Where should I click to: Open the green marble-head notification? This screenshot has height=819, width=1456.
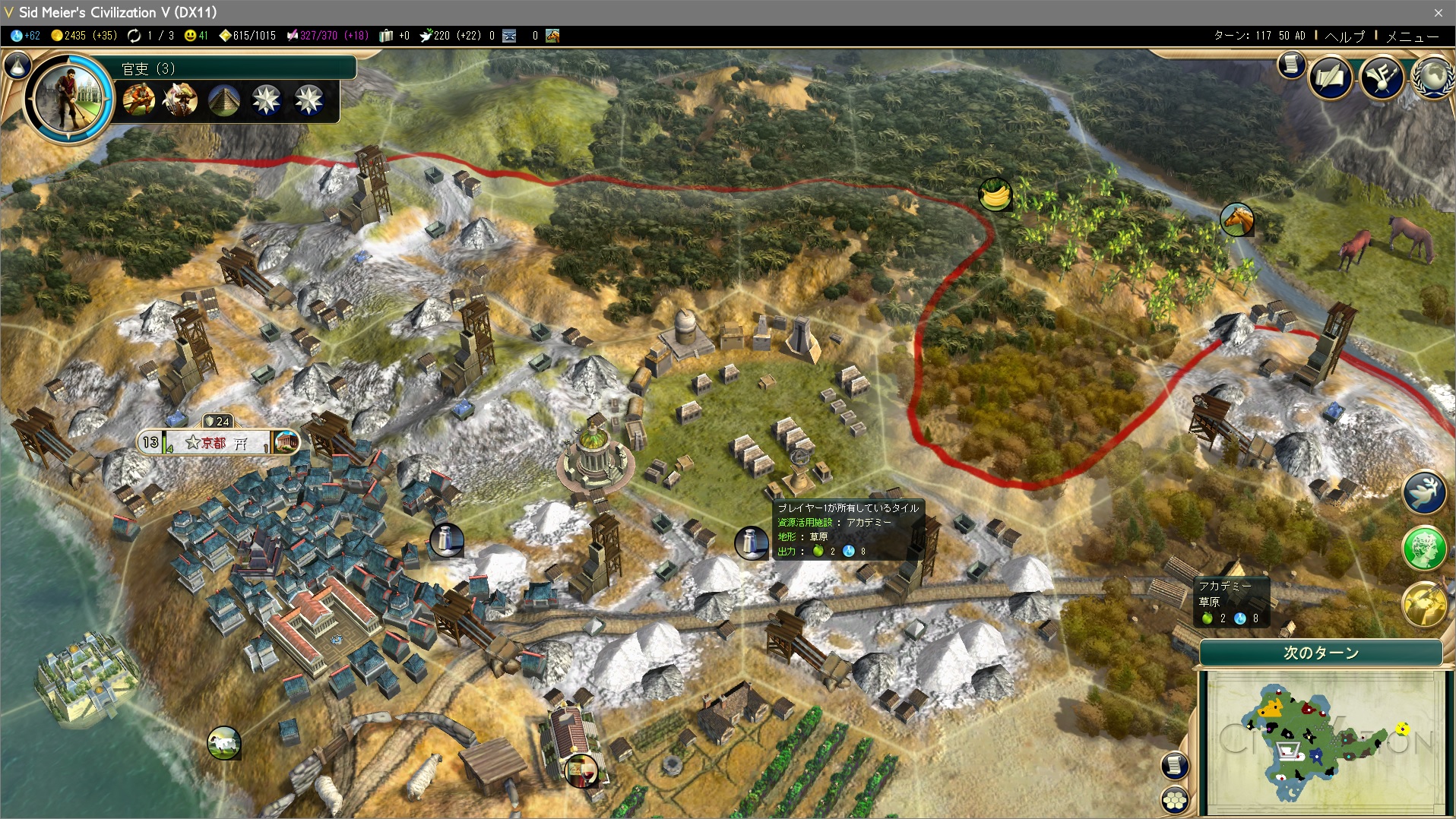[1424, 547]
